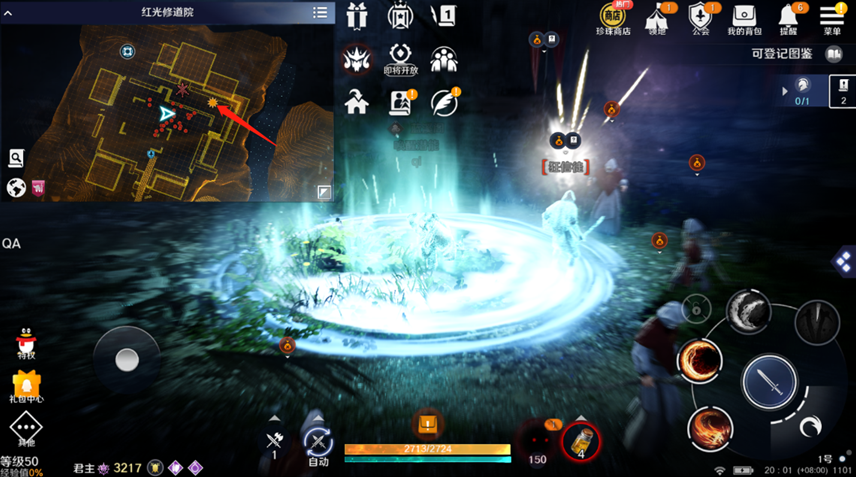The height and width of the screenshot is (477, 856).
Task: Check the 提醒 bell notifications
Action: pos(789,18)
